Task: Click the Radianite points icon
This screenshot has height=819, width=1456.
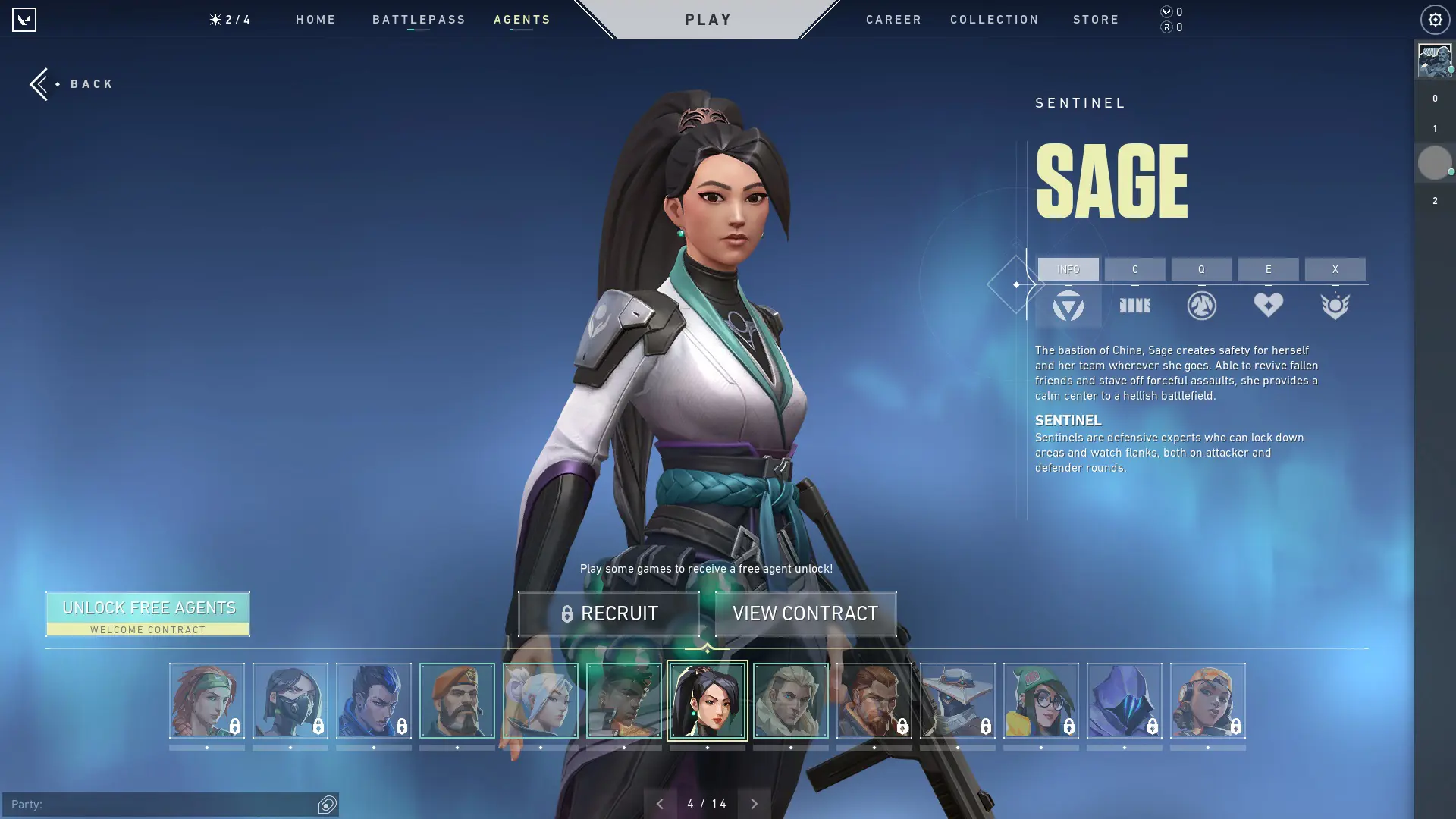Action: click(x=1166, y=27)
